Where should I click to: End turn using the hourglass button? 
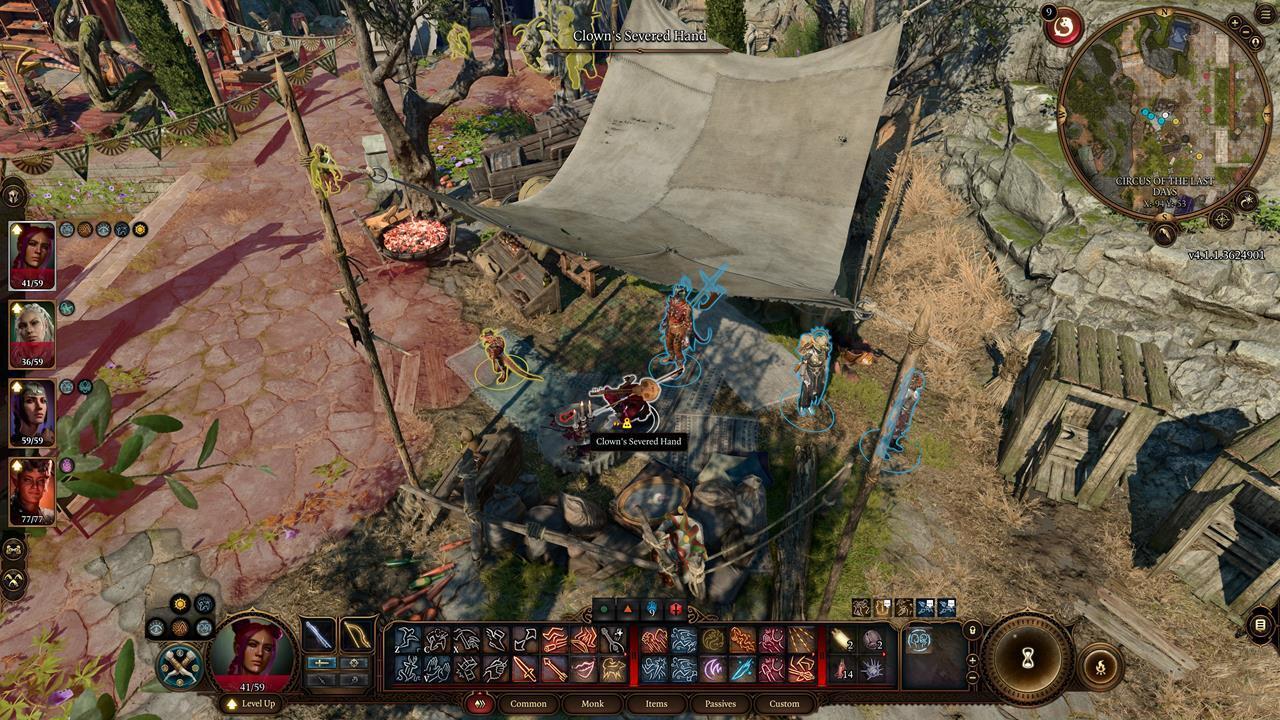coord(1027,660)
